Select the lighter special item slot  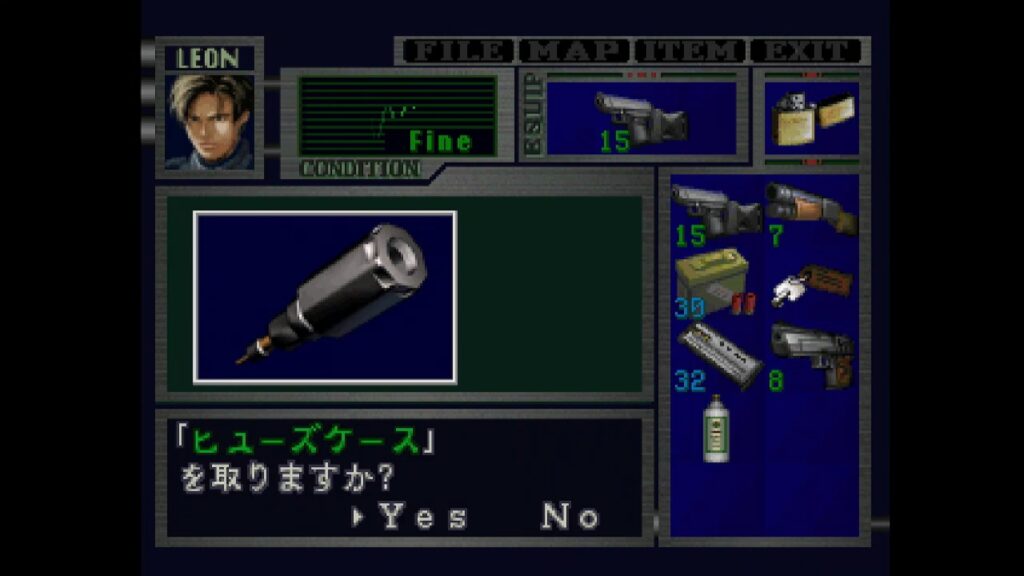click(x=811, y=119)
